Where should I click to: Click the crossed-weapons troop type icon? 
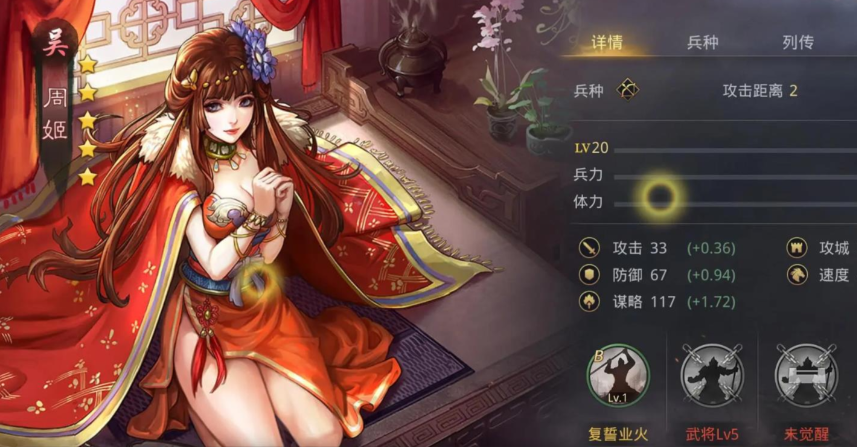point(627,90)
